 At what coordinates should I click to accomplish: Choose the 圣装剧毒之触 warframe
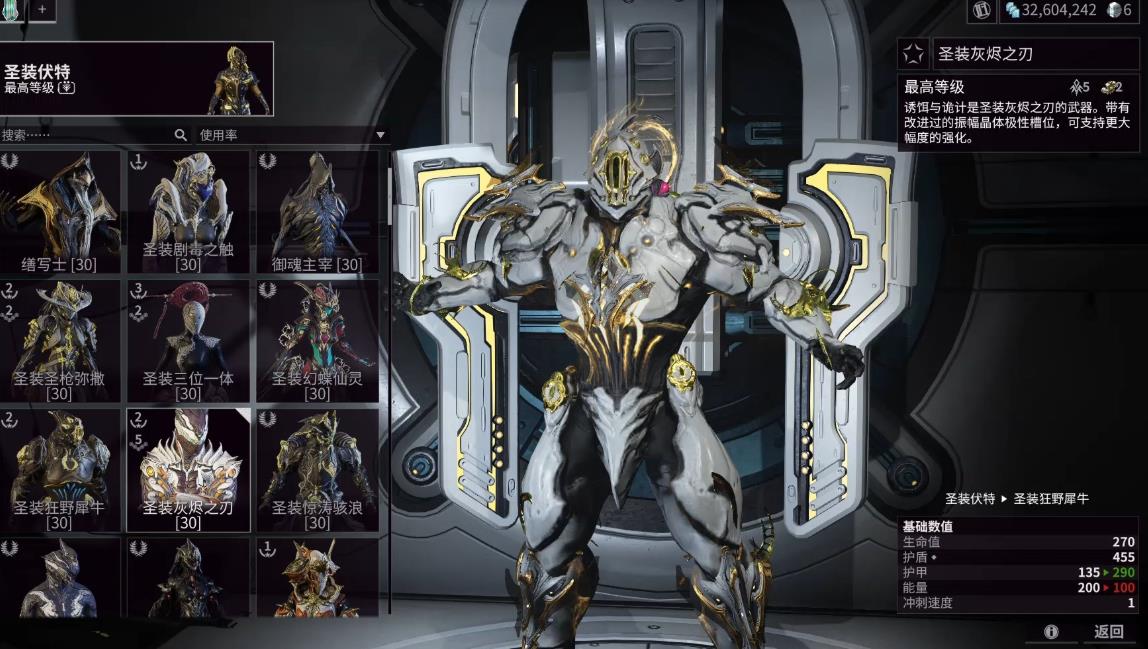[x=188, y=211]
